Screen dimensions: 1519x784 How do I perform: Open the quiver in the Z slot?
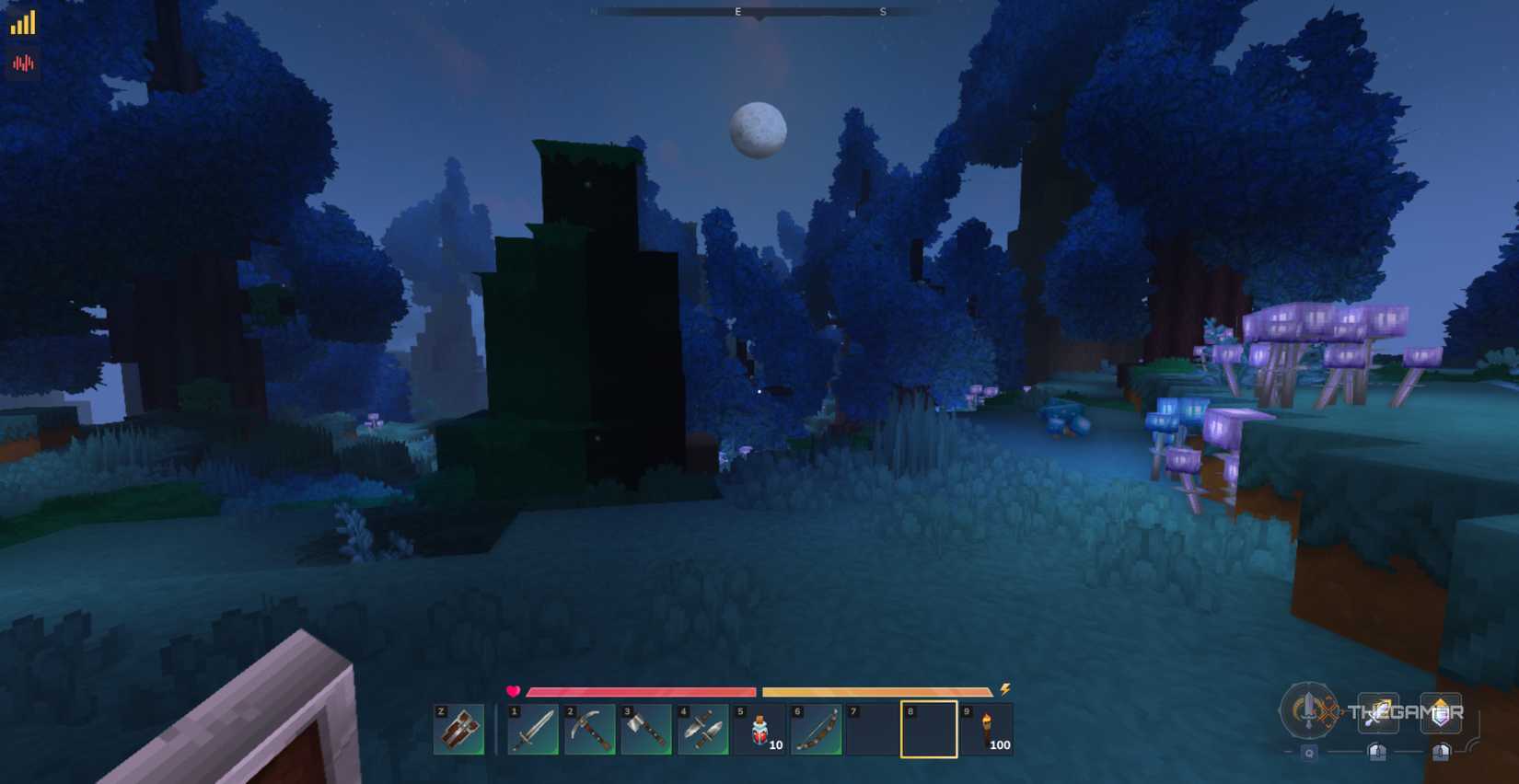tap(458, 729)
